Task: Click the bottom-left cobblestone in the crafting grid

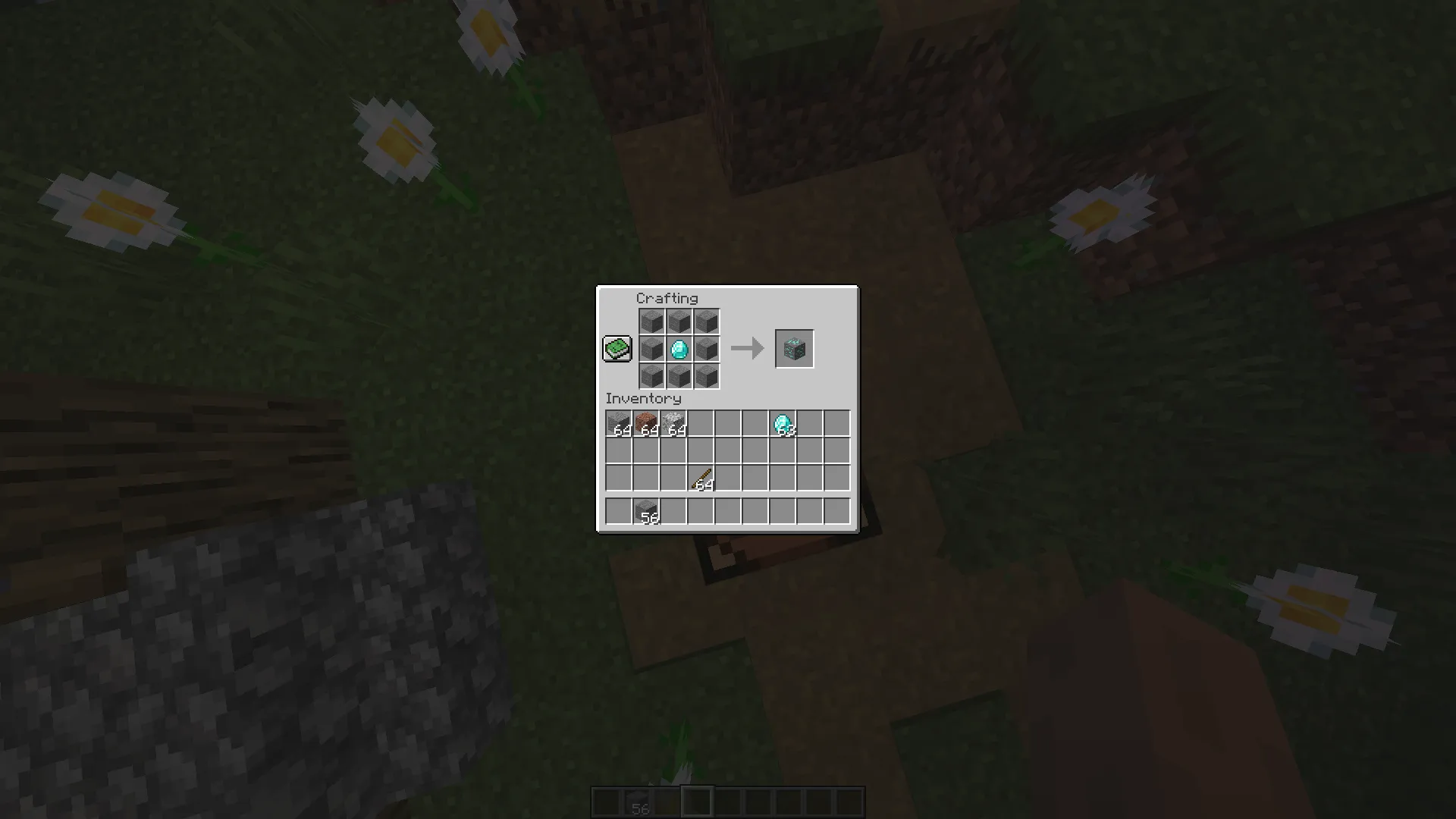Action: pyautogui.click(x=652, y=376)
